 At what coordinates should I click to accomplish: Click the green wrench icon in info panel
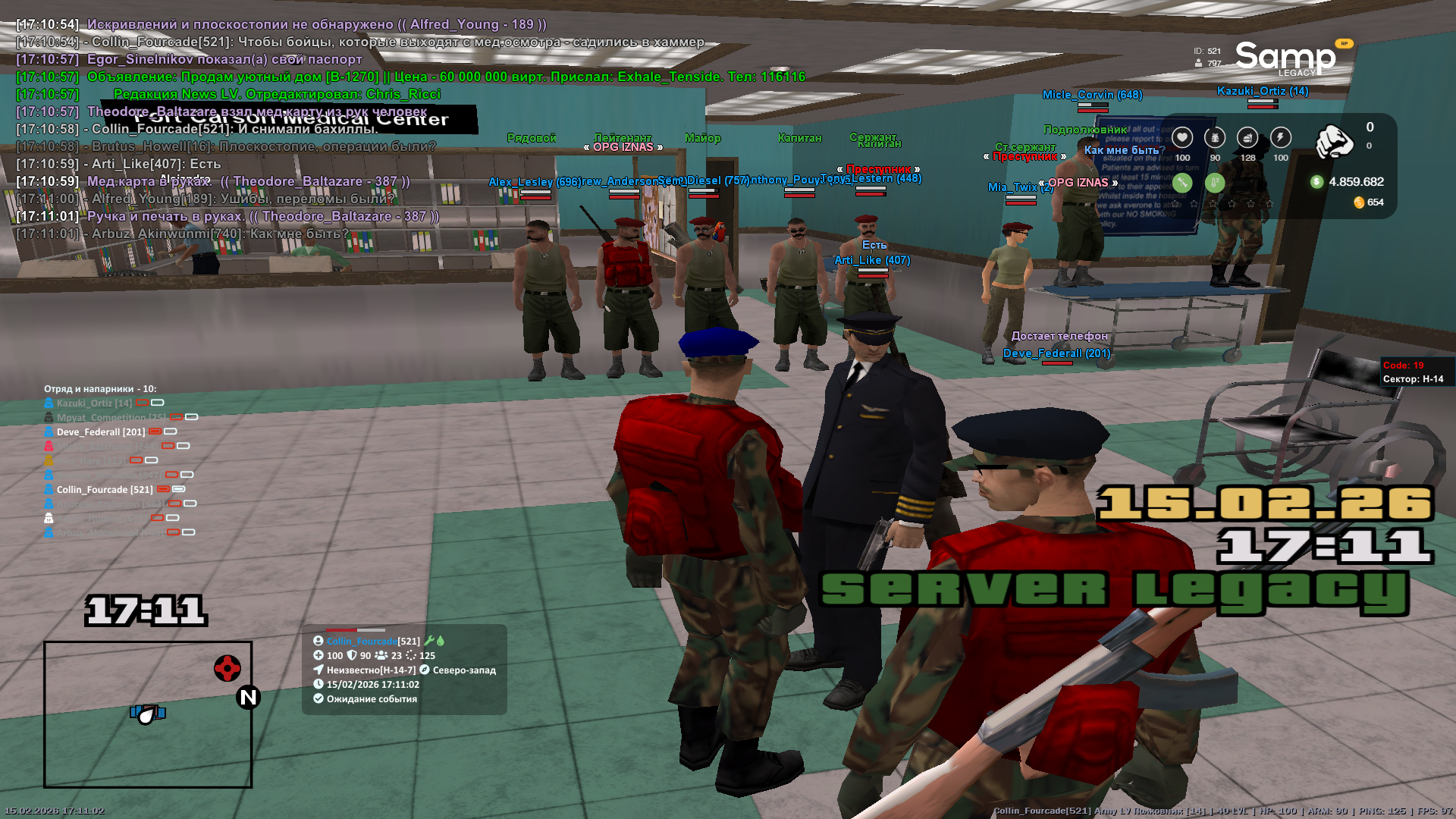click(429, 641)
